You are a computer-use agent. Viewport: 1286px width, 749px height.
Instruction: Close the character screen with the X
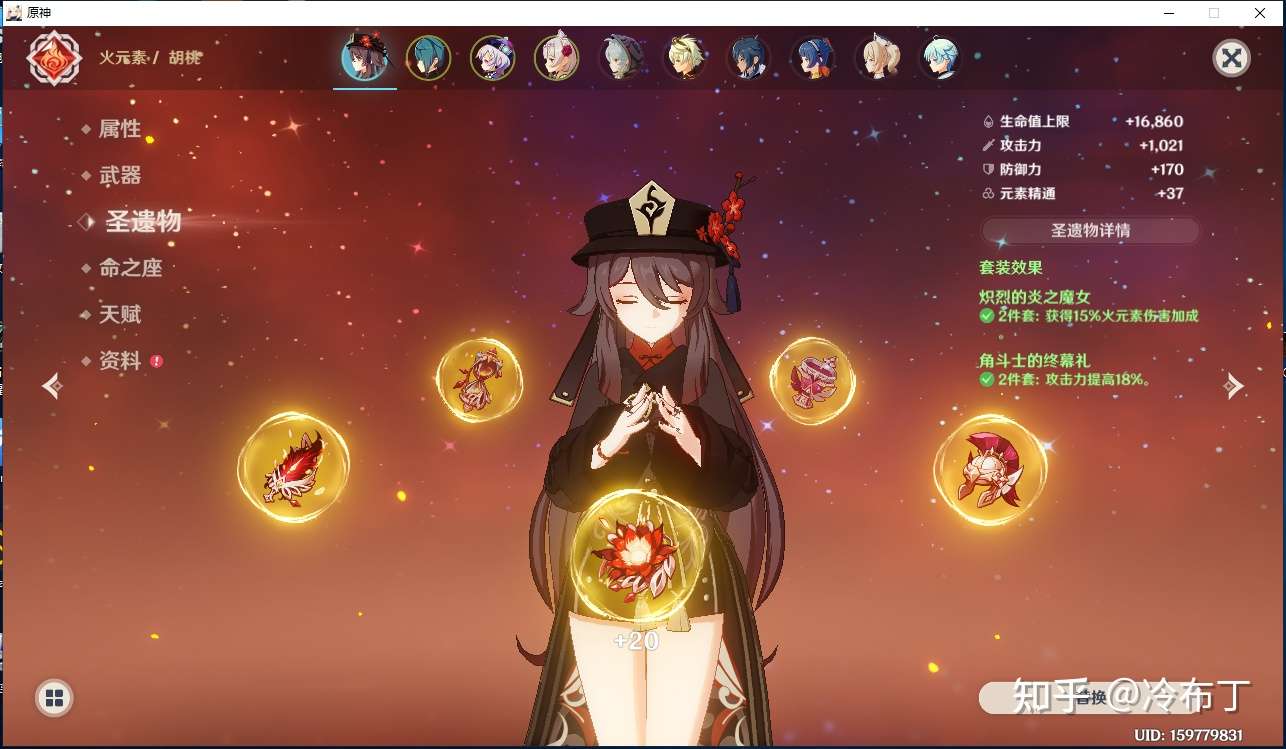(x=1231, y=59)
